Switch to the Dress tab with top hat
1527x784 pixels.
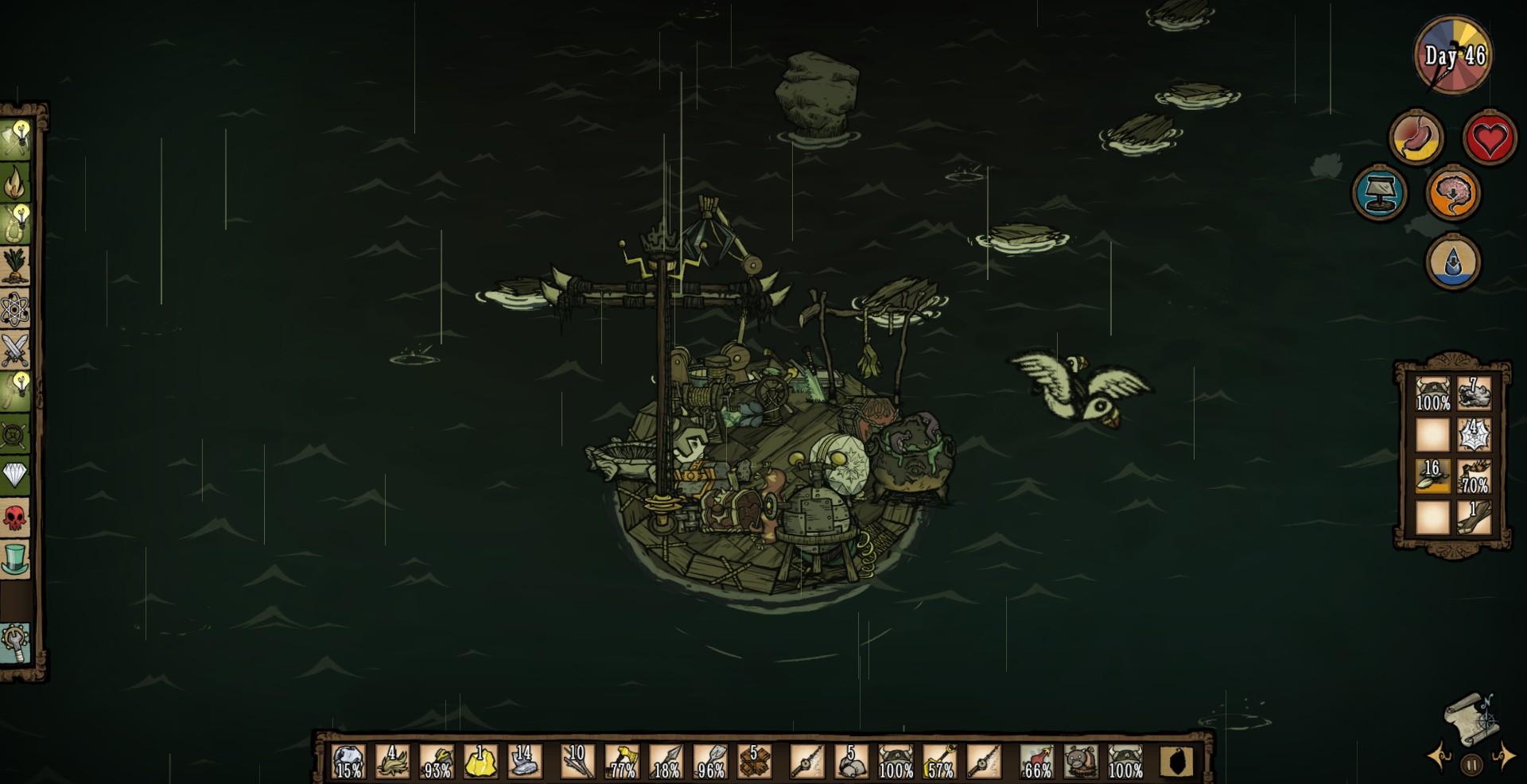point(15,559)
